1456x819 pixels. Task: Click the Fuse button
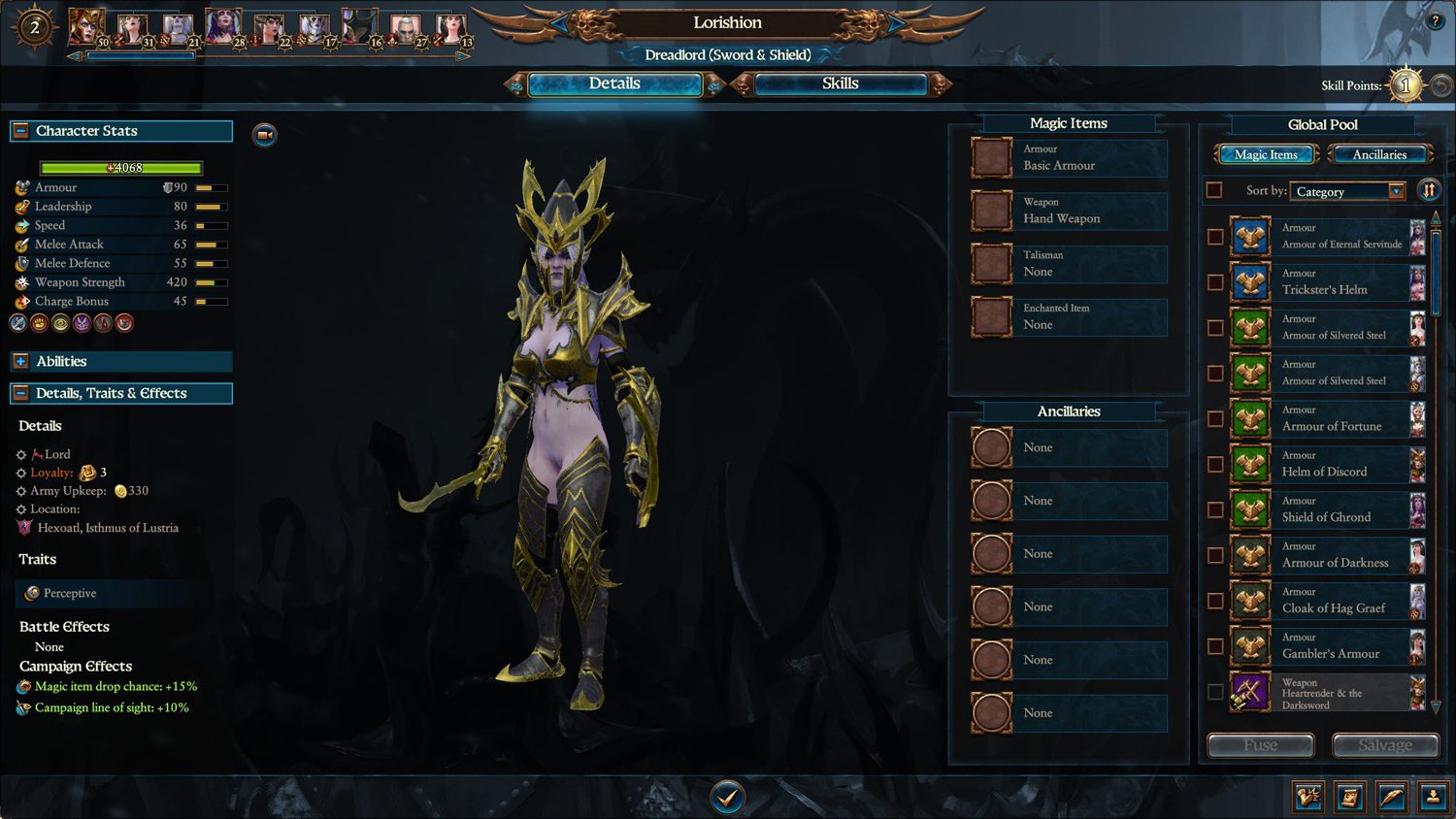click(1260, 745)
